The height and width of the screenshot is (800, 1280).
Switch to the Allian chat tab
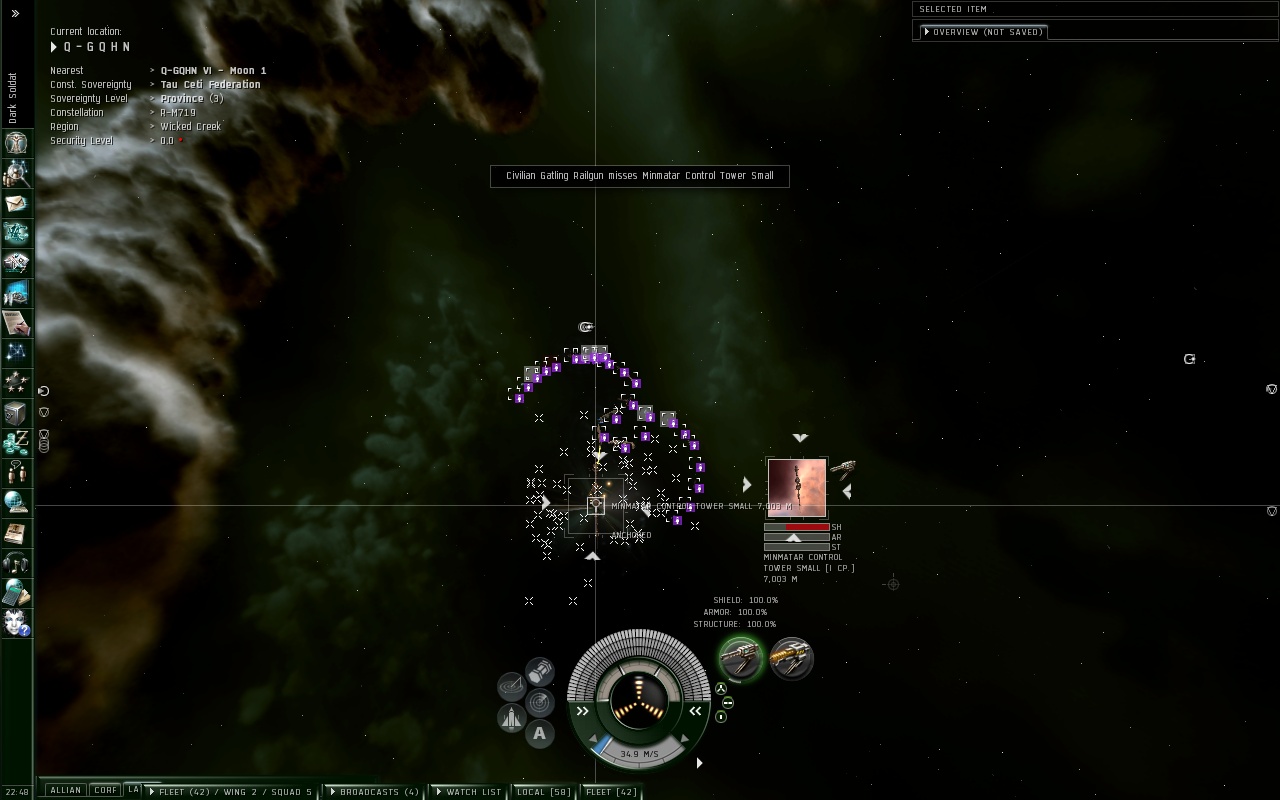coord(65,791)
